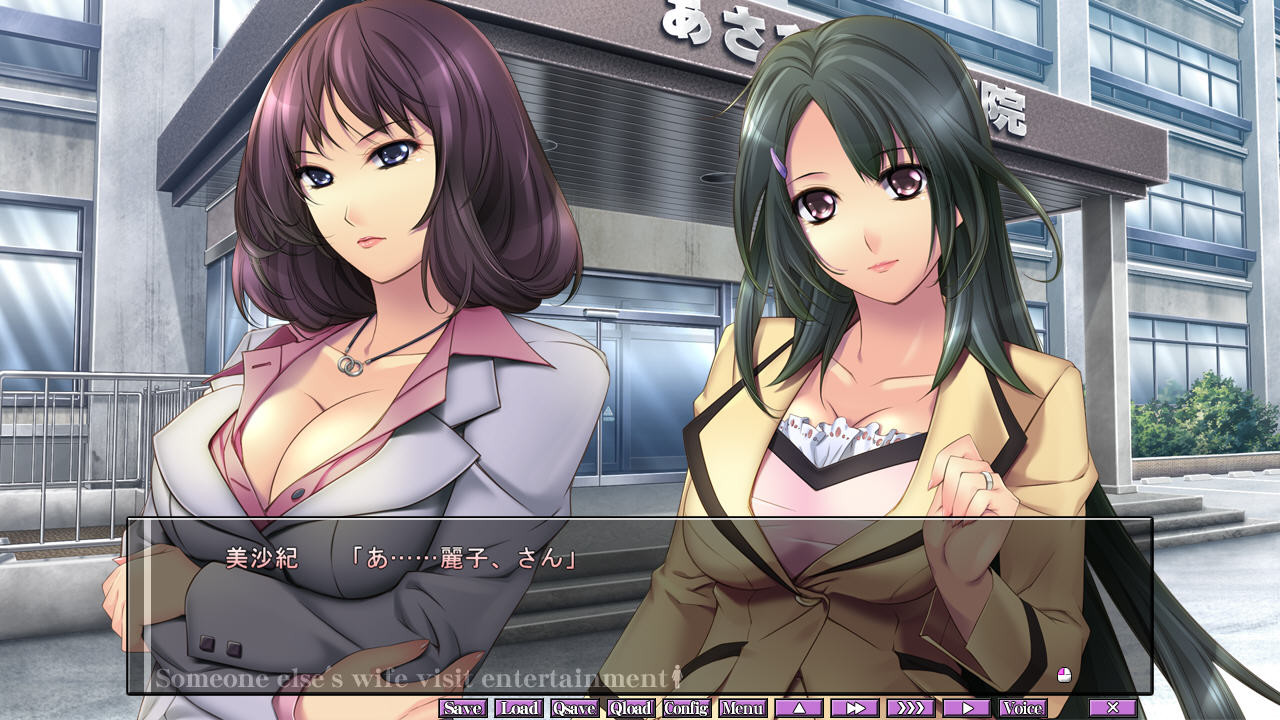Activate the double-arrow skip button

click(855, 708)
